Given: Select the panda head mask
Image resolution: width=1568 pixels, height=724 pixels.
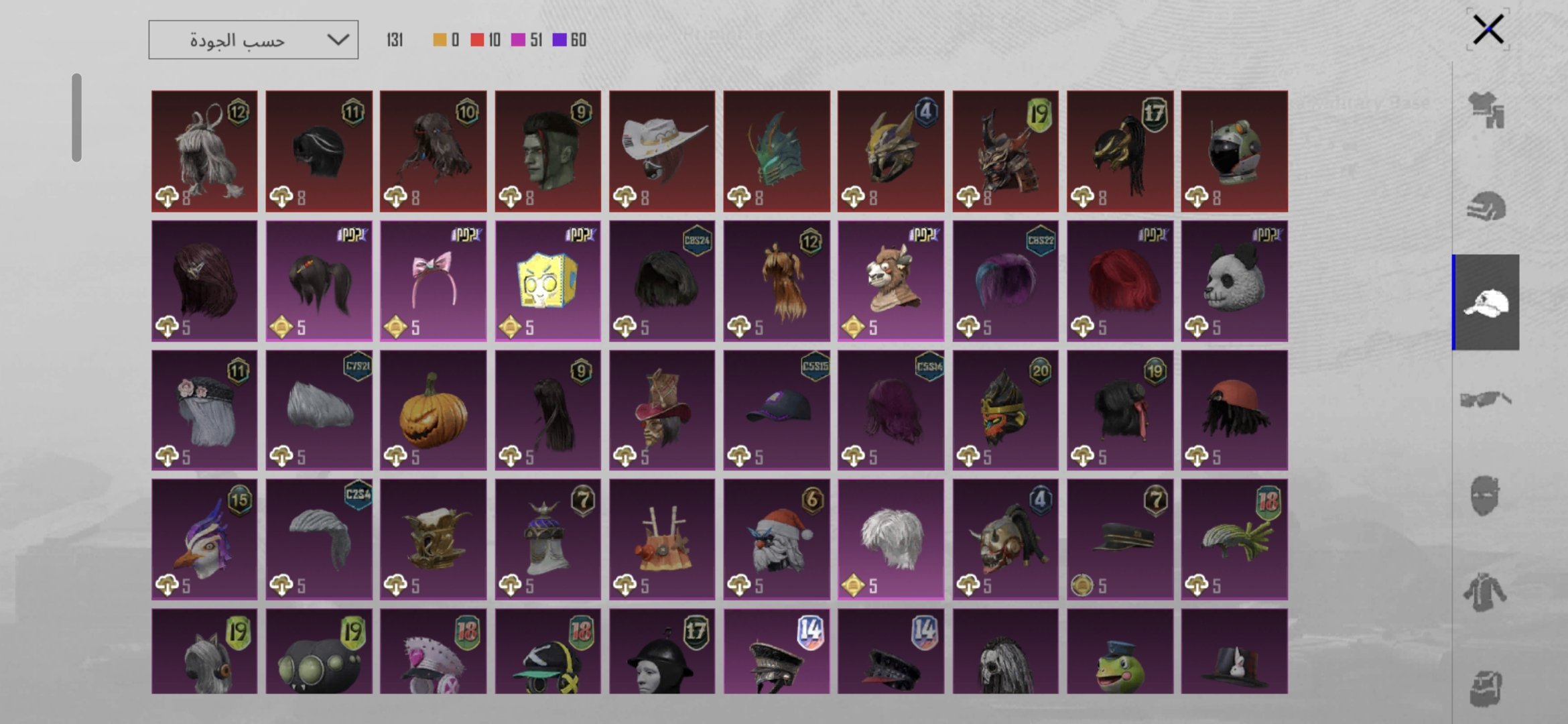Looking at the screenshot, I should click(1234, 281).
